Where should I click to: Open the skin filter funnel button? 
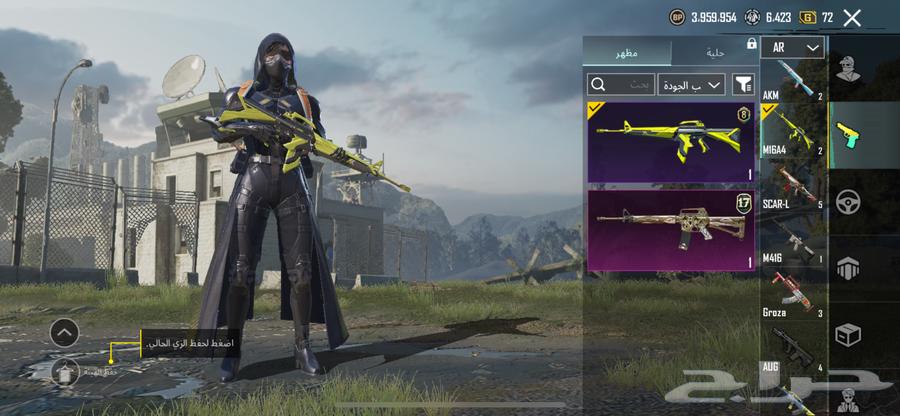[x=743, y=85]
